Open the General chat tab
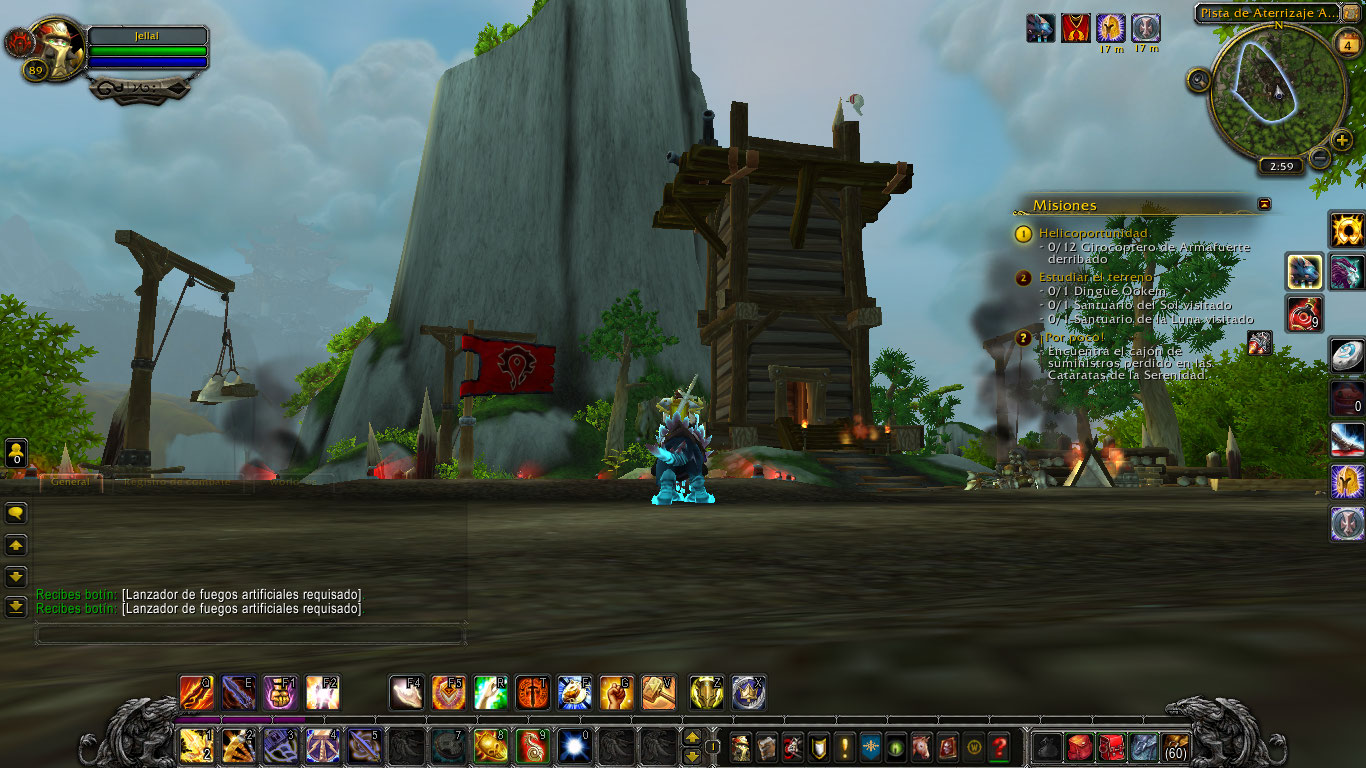 pos(70,482)
